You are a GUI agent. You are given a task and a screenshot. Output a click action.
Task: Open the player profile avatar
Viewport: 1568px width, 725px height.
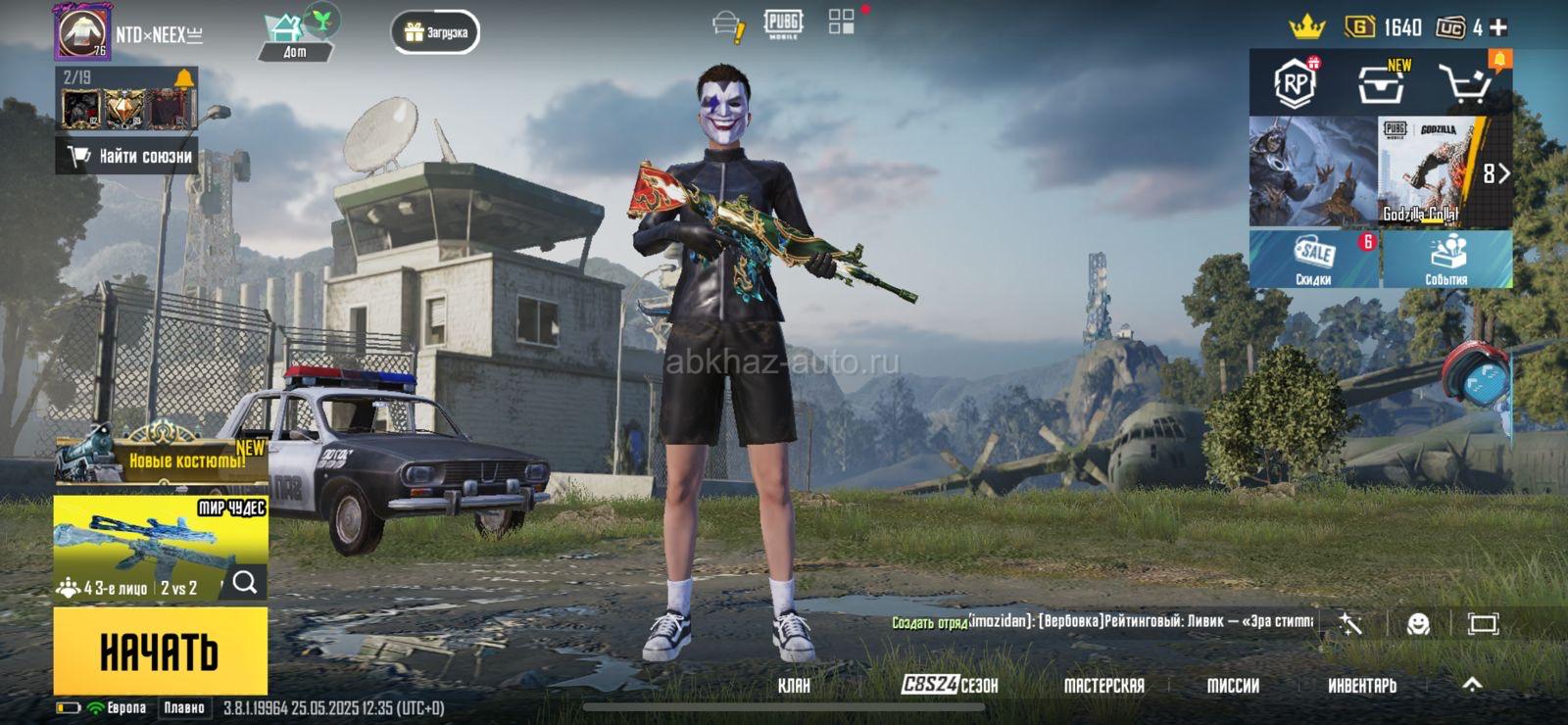click(x=82, y=31)
